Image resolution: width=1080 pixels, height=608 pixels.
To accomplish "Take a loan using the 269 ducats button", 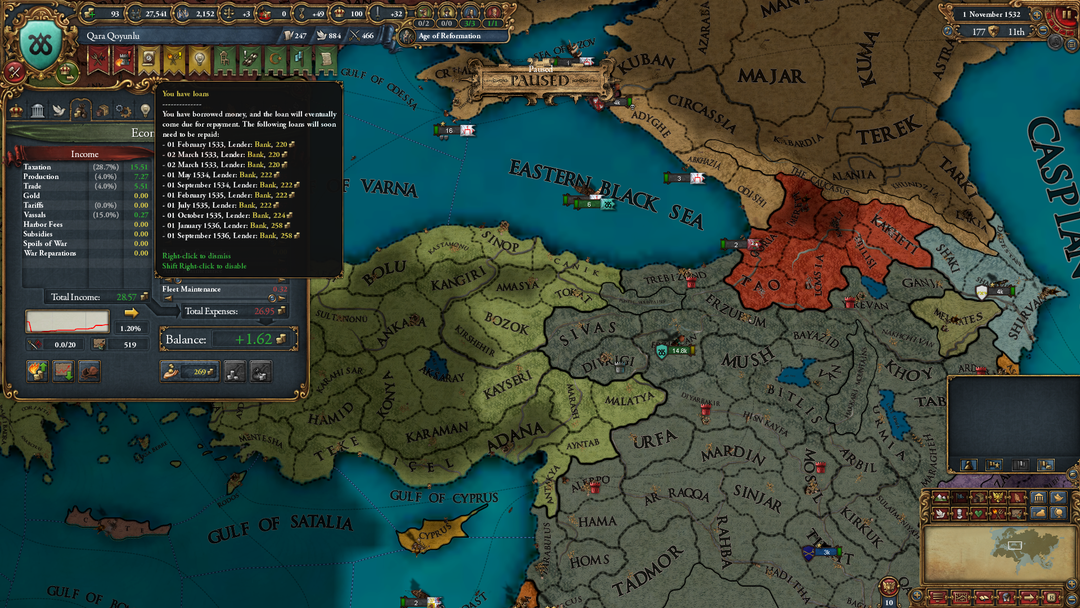I will pos(188,372).
